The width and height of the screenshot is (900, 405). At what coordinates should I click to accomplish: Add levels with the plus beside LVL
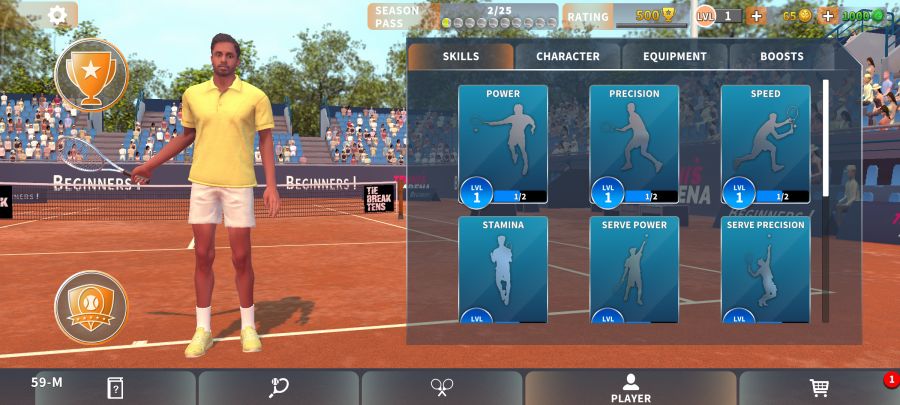[x=756, y=16]
